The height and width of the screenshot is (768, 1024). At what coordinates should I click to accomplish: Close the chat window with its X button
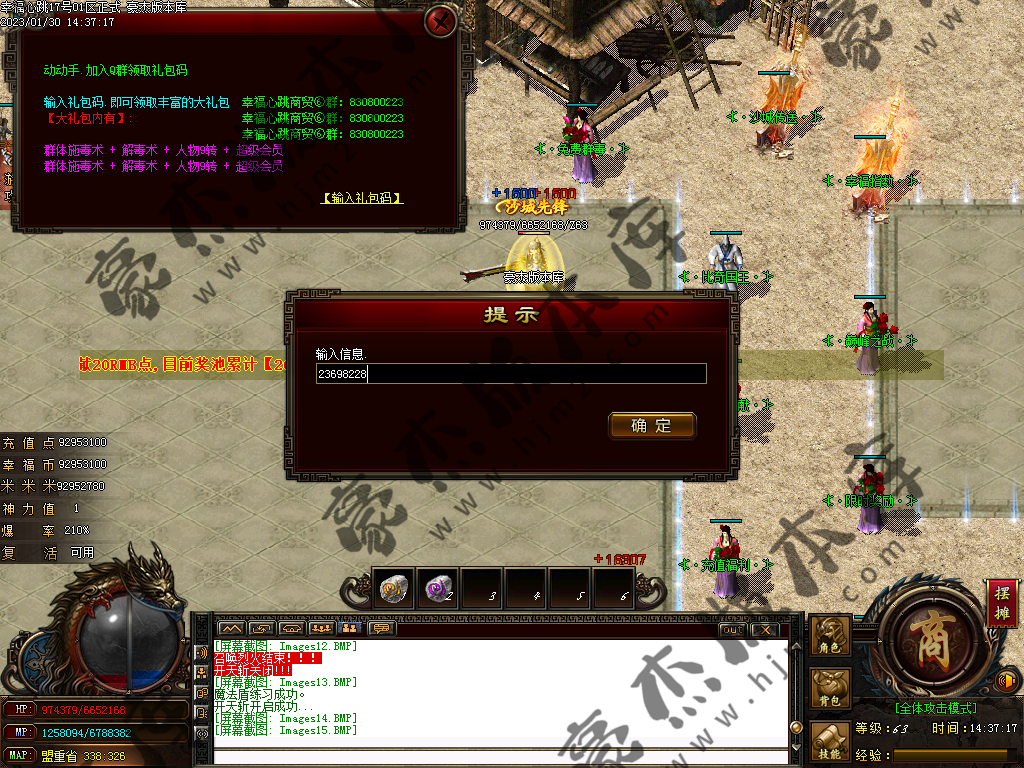pyautogui.click(x=765, y=629)
